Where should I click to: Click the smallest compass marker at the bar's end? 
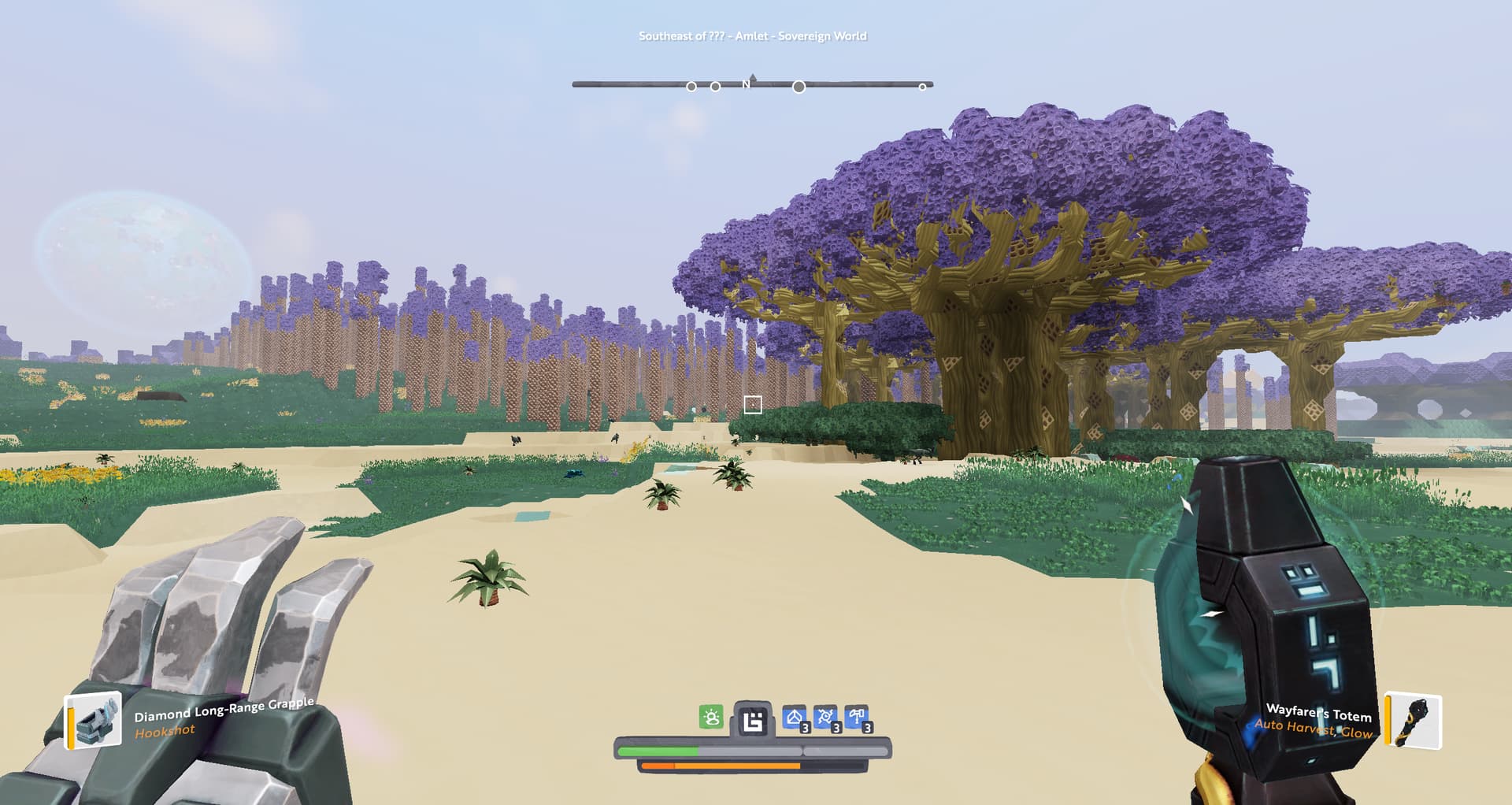pos(922,87)
